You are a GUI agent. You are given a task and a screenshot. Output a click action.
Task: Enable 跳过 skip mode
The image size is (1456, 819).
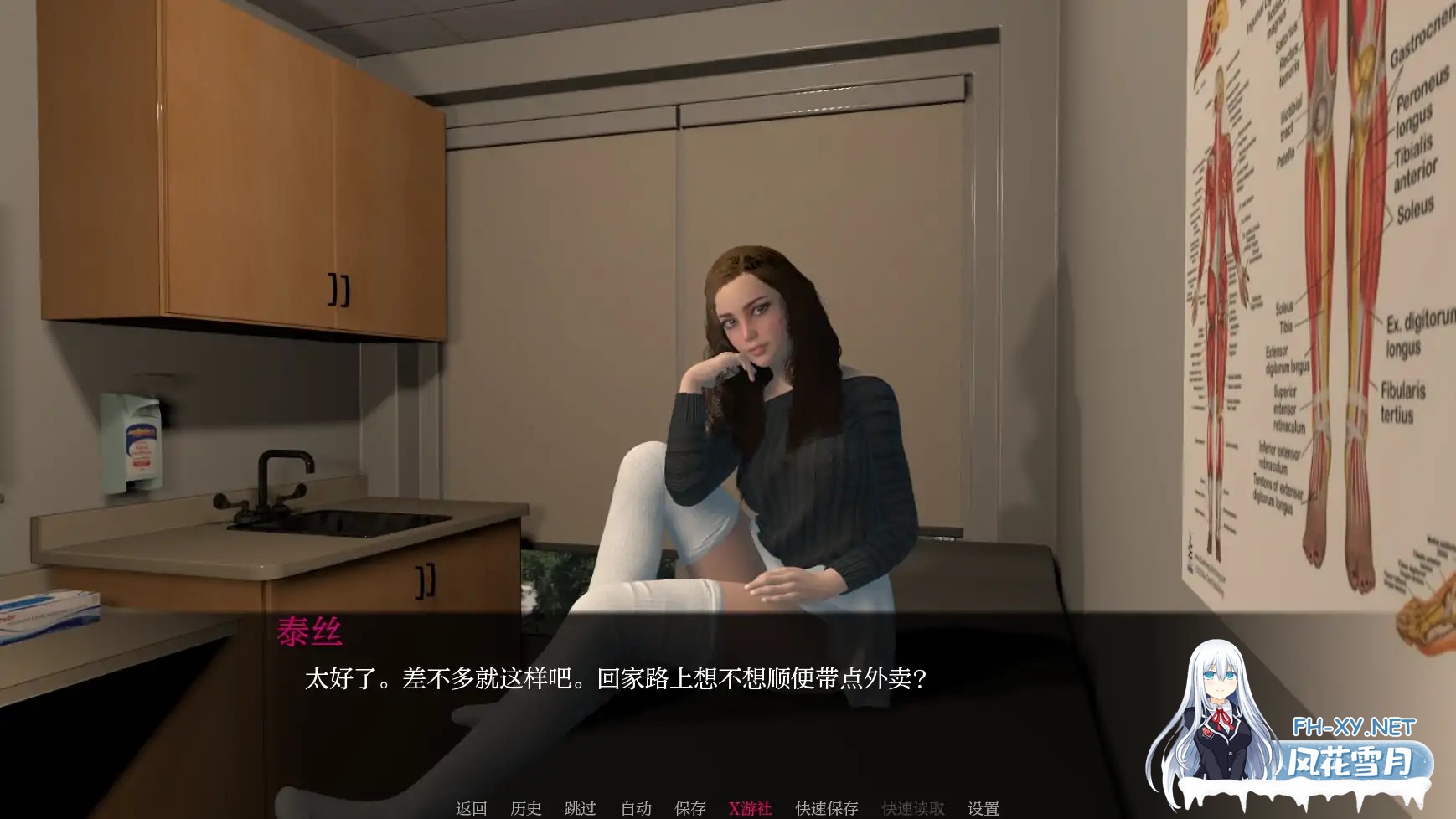click(581, 809)
